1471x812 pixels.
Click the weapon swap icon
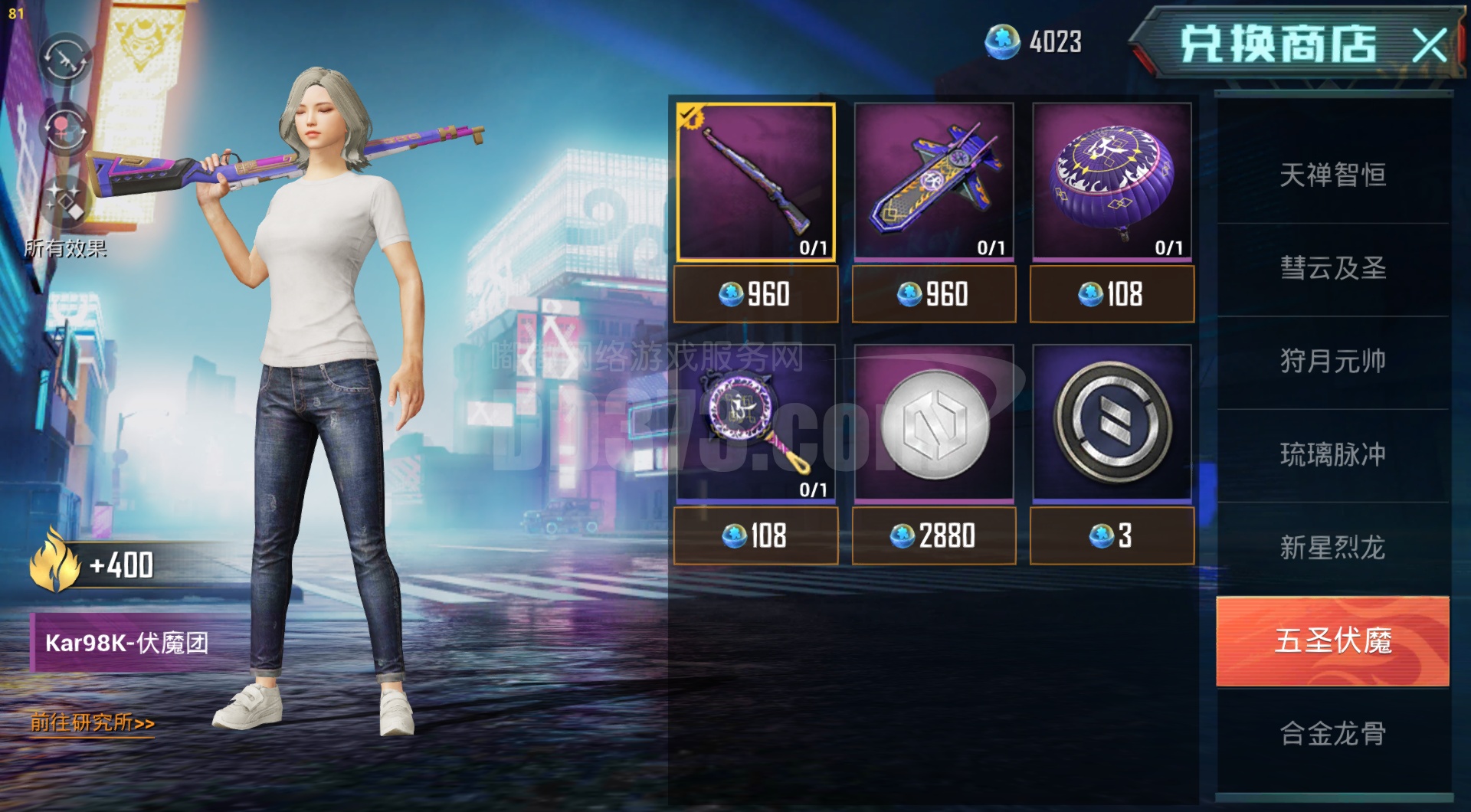(65, 59)
